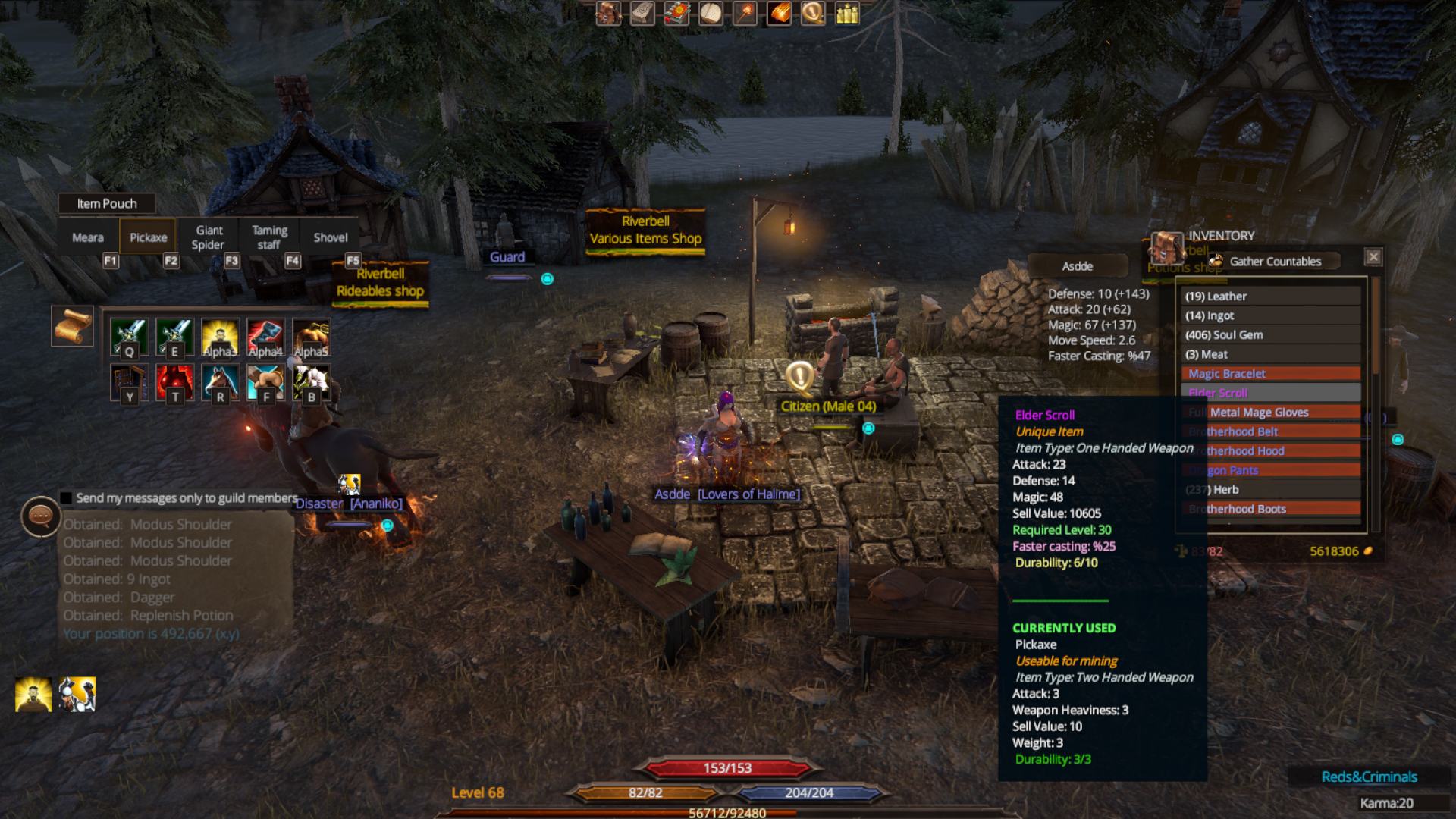The height and width of the screenshot is (819, 1456).
Task: Pick the Brotherhood Boots from the list
Action: 1271,509
